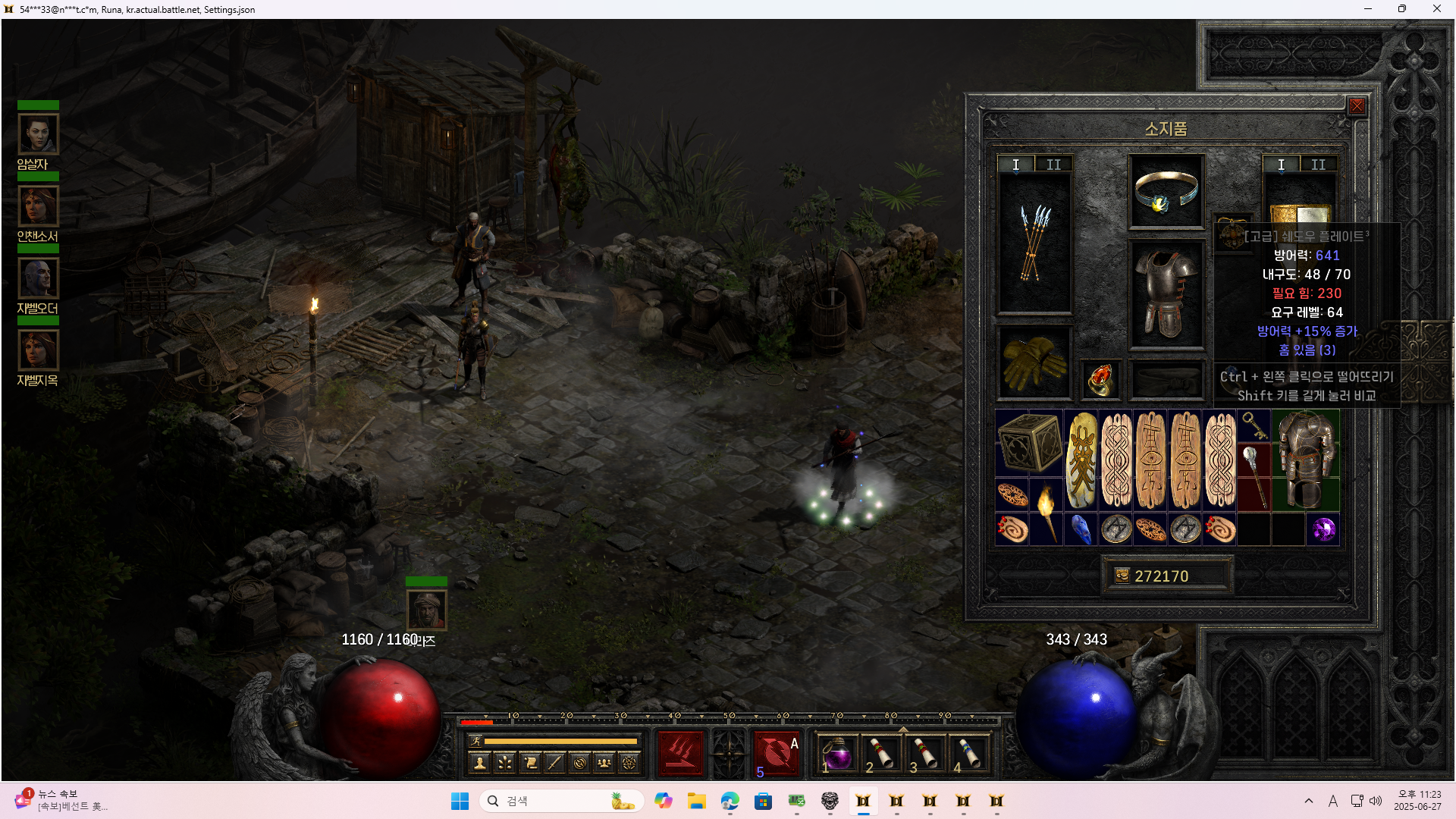Open the character sheet from the mini menu
This screenshot has height=819, width=1456.
[479, 763]
